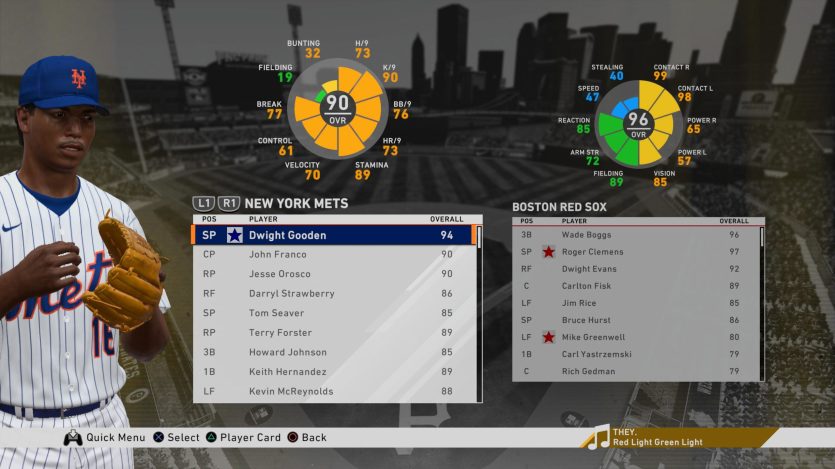Select catcher Carlton Fisk
The width and height of the screenshot is (835, 469).
[635, 286]
